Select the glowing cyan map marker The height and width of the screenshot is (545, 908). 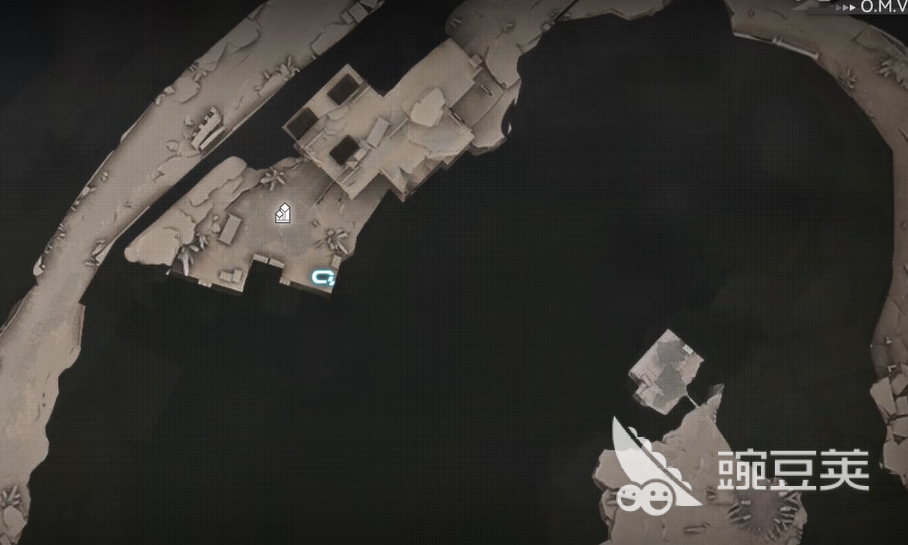pos(323,278)
